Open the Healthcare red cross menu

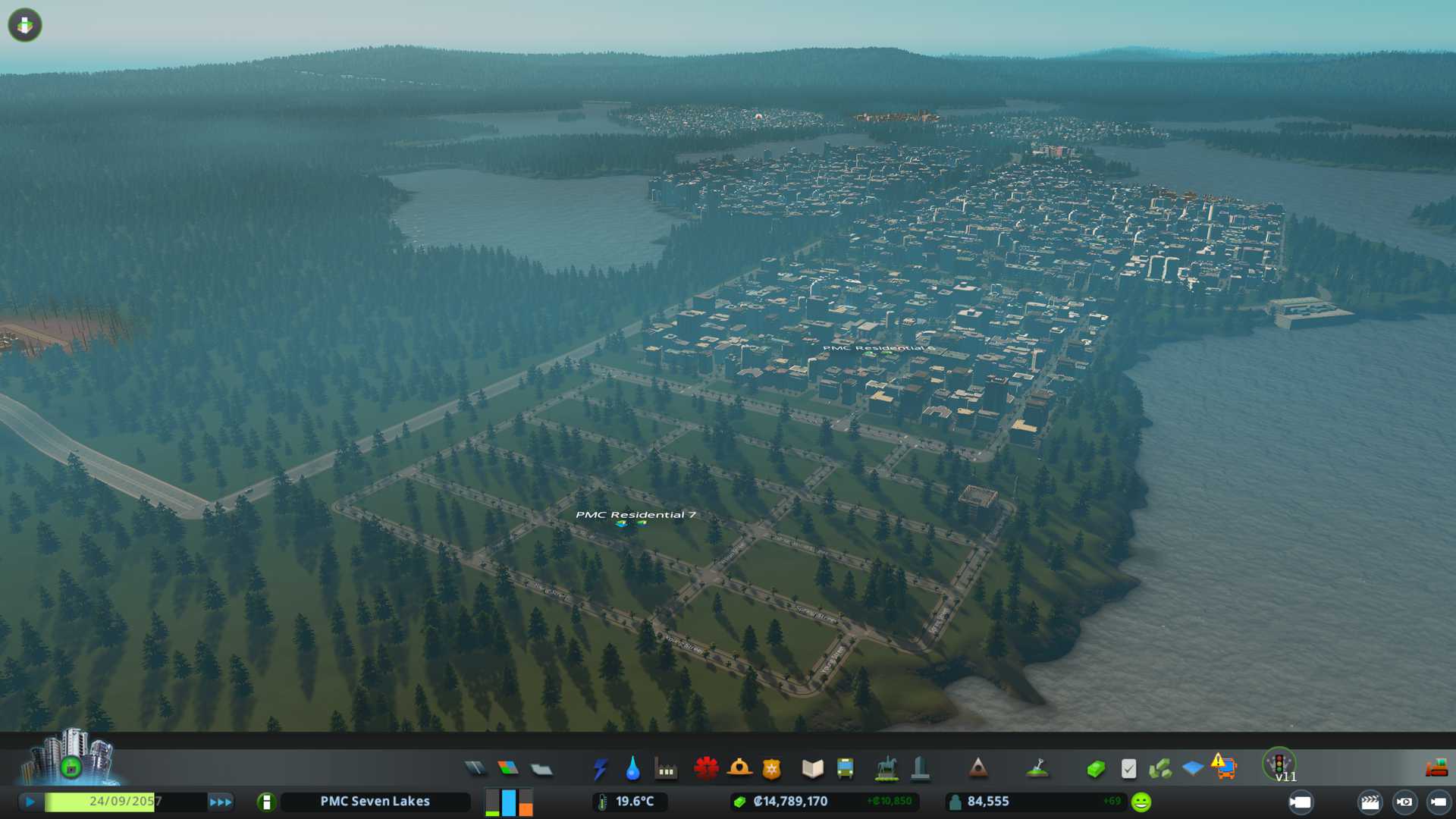[706, 769]
